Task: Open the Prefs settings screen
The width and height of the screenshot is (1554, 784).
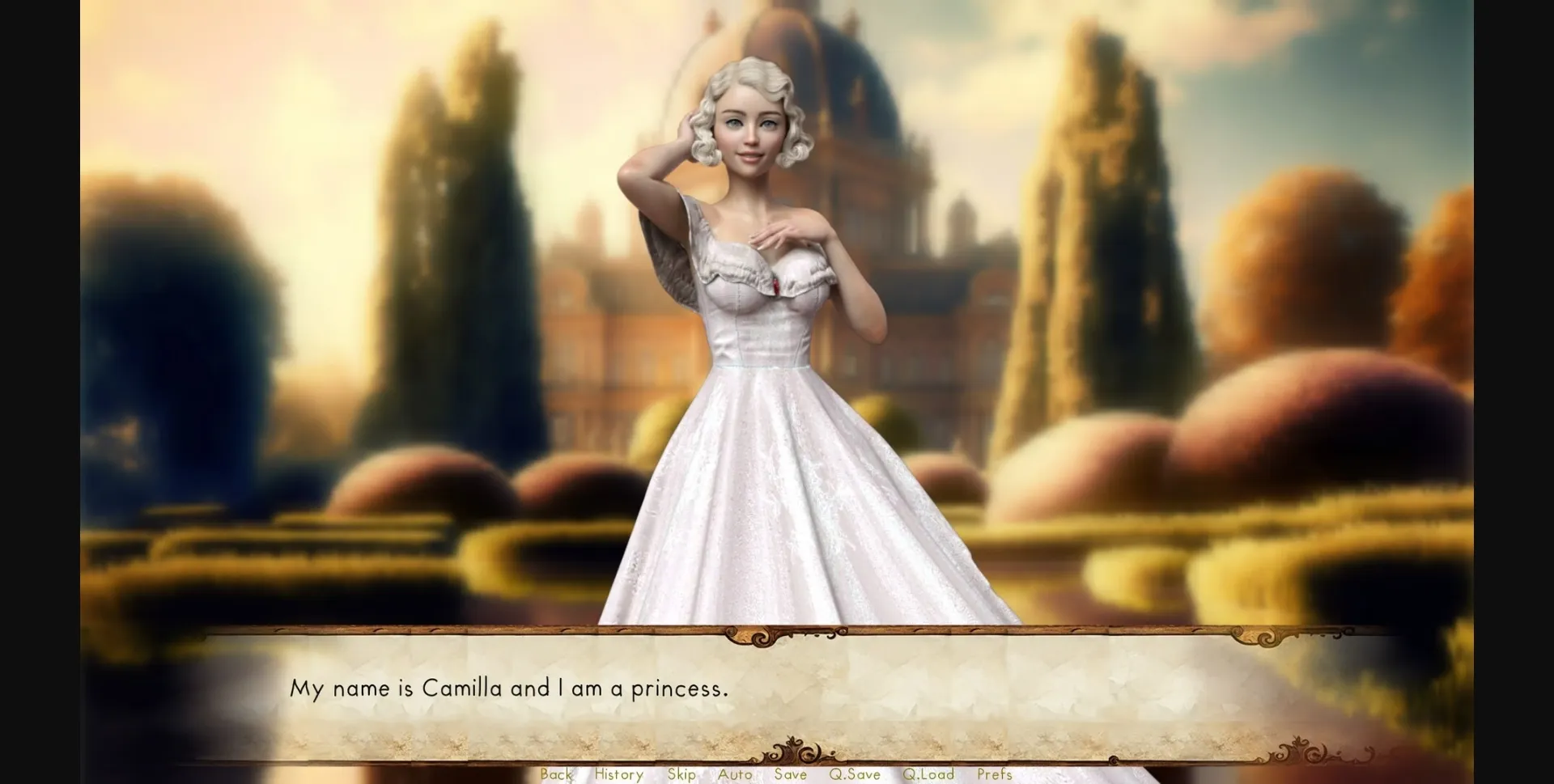Action: [x=994, y=774]
